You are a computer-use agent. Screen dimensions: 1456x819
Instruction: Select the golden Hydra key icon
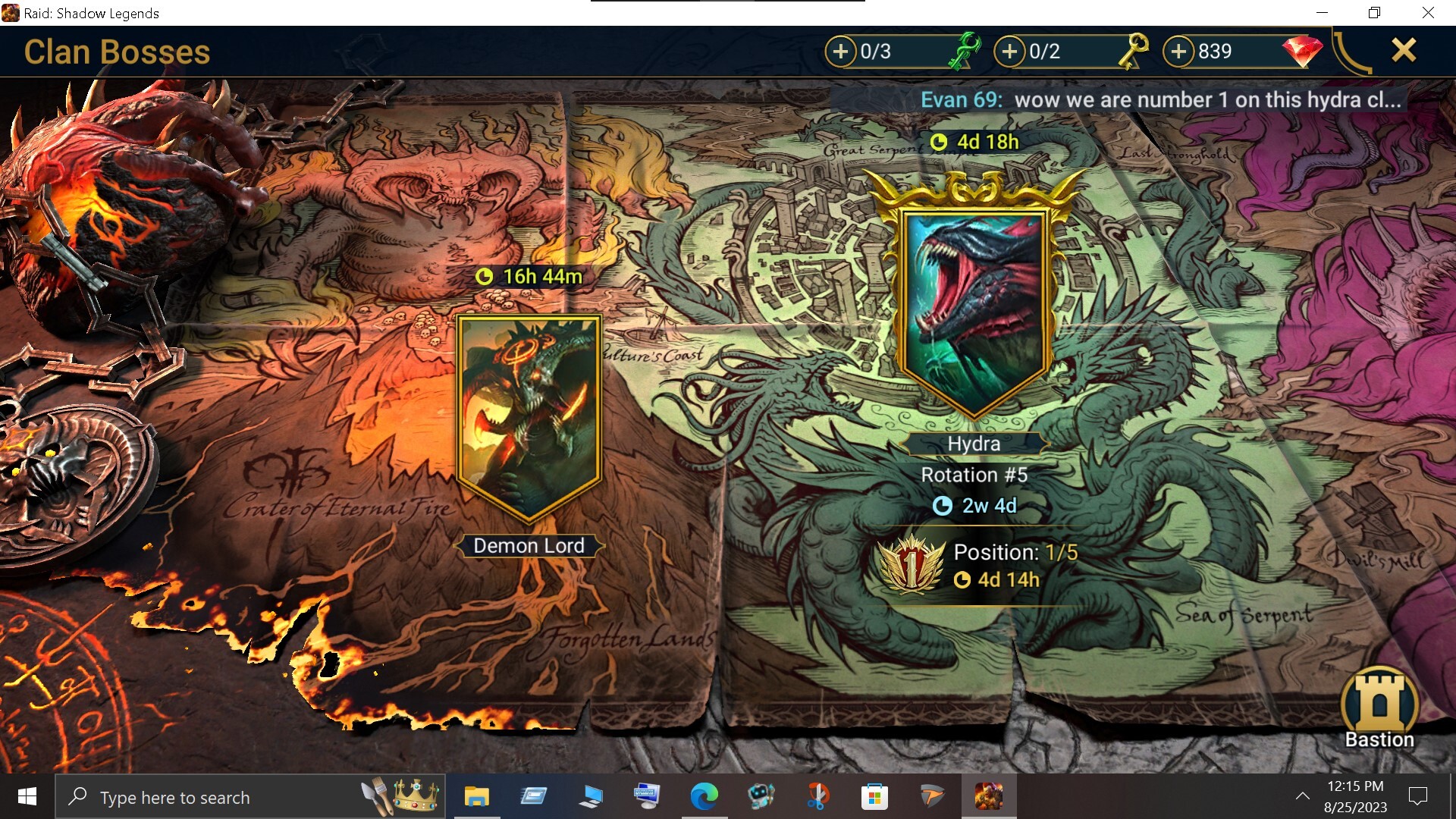[x=1133, y=52]
